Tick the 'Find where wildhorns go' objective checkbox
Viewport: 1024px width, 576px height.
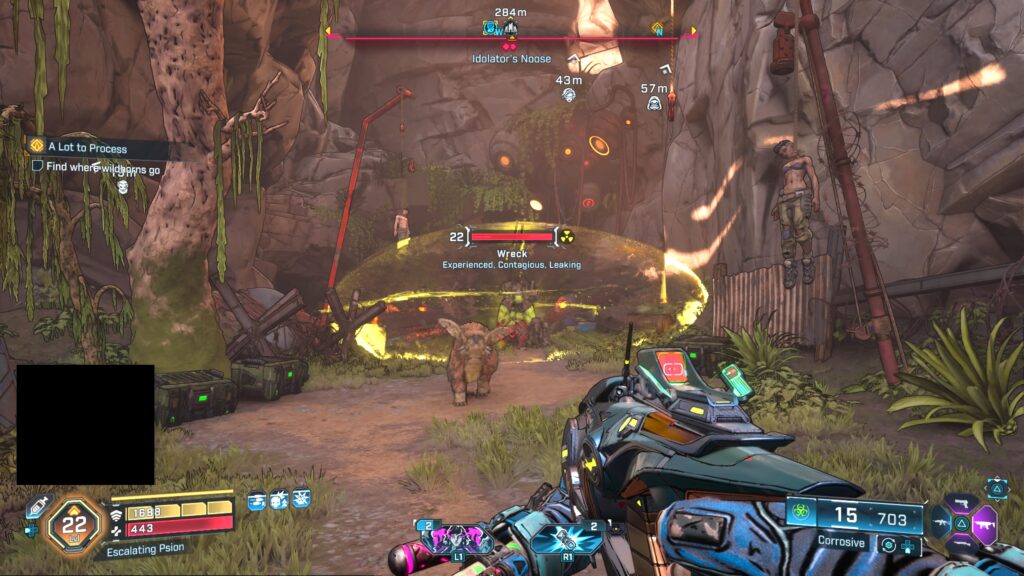point(37,167)
